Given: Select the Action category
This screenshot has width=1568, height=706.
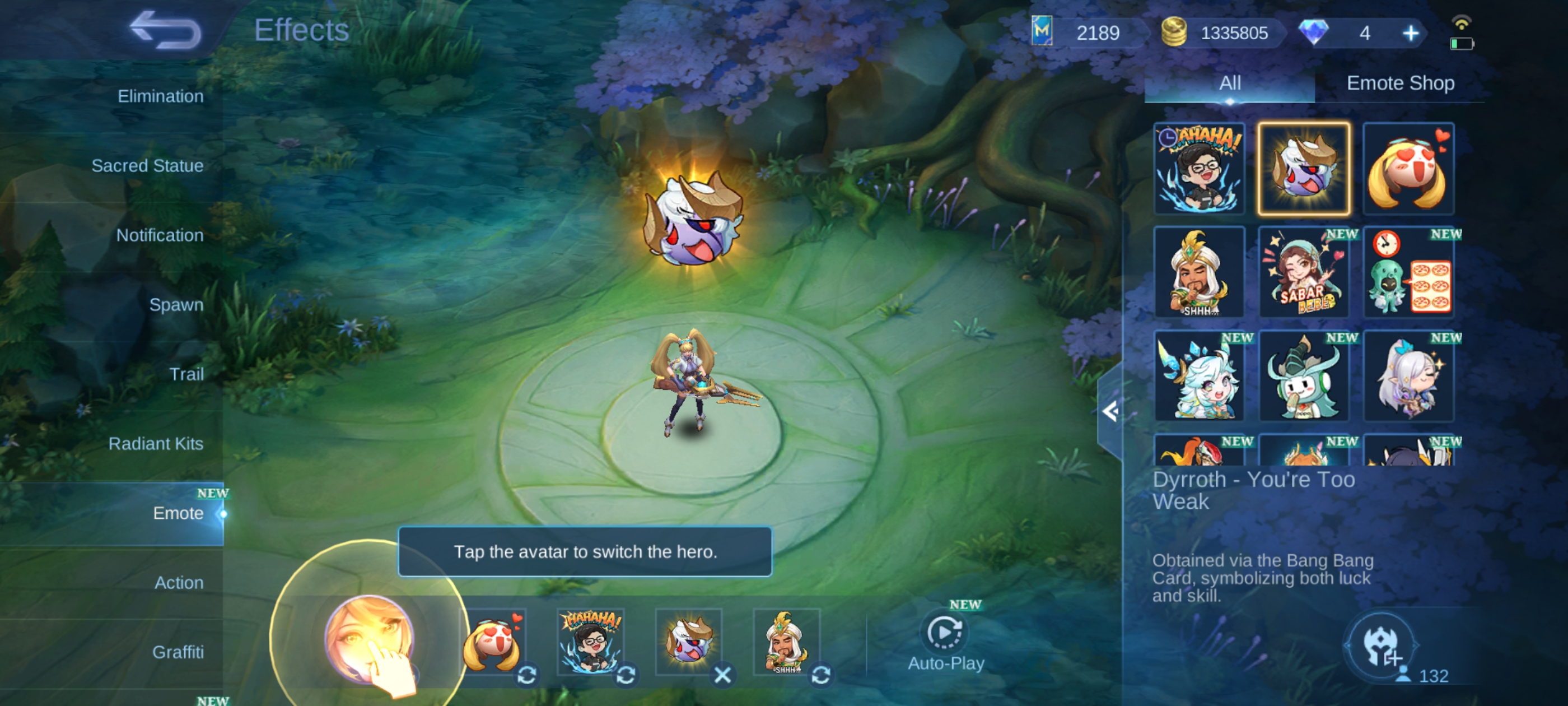Looking at the screenshot, I should (x=178, y=582).
